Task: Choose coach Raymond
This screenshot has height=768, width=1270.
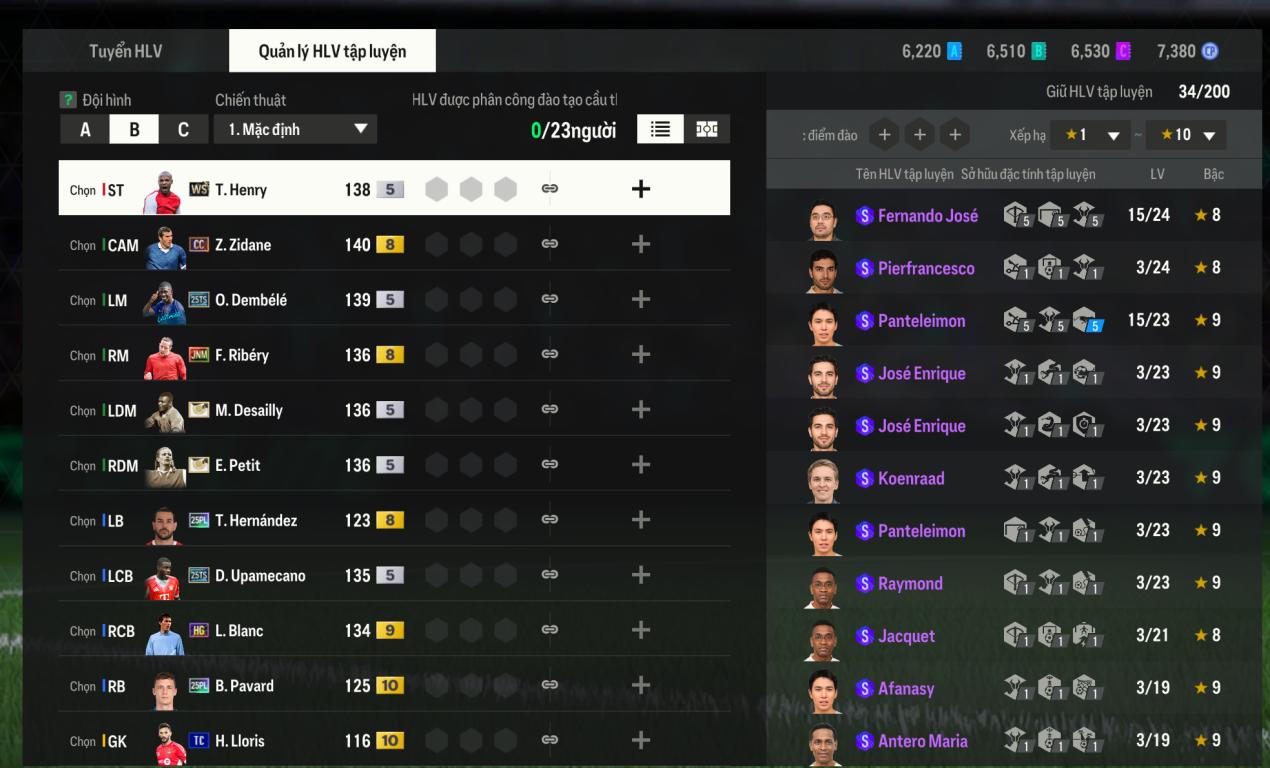Action: tap(909, 583)
